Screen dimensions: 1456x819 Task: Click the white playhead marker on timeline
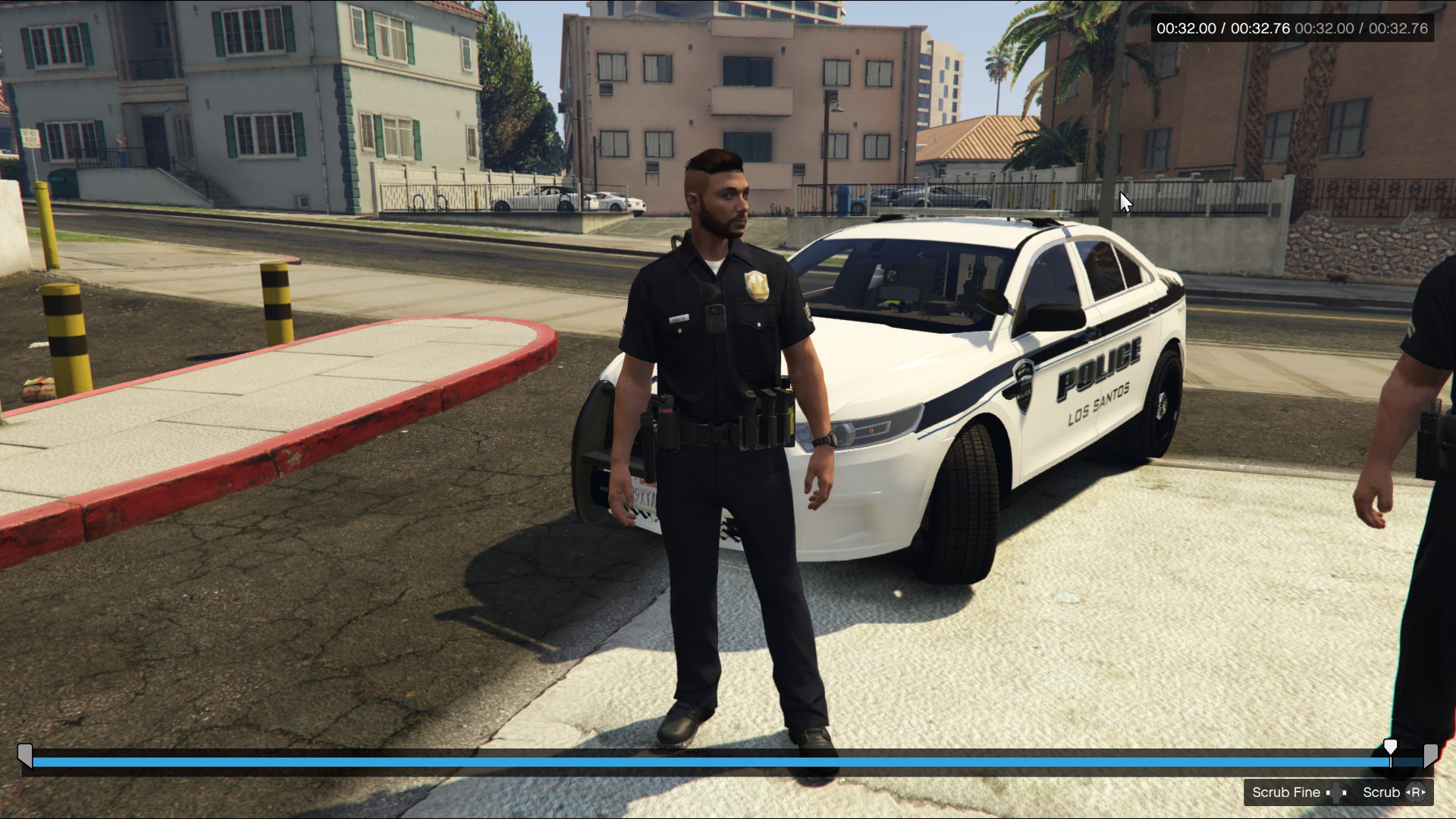tap(1390, 748)
